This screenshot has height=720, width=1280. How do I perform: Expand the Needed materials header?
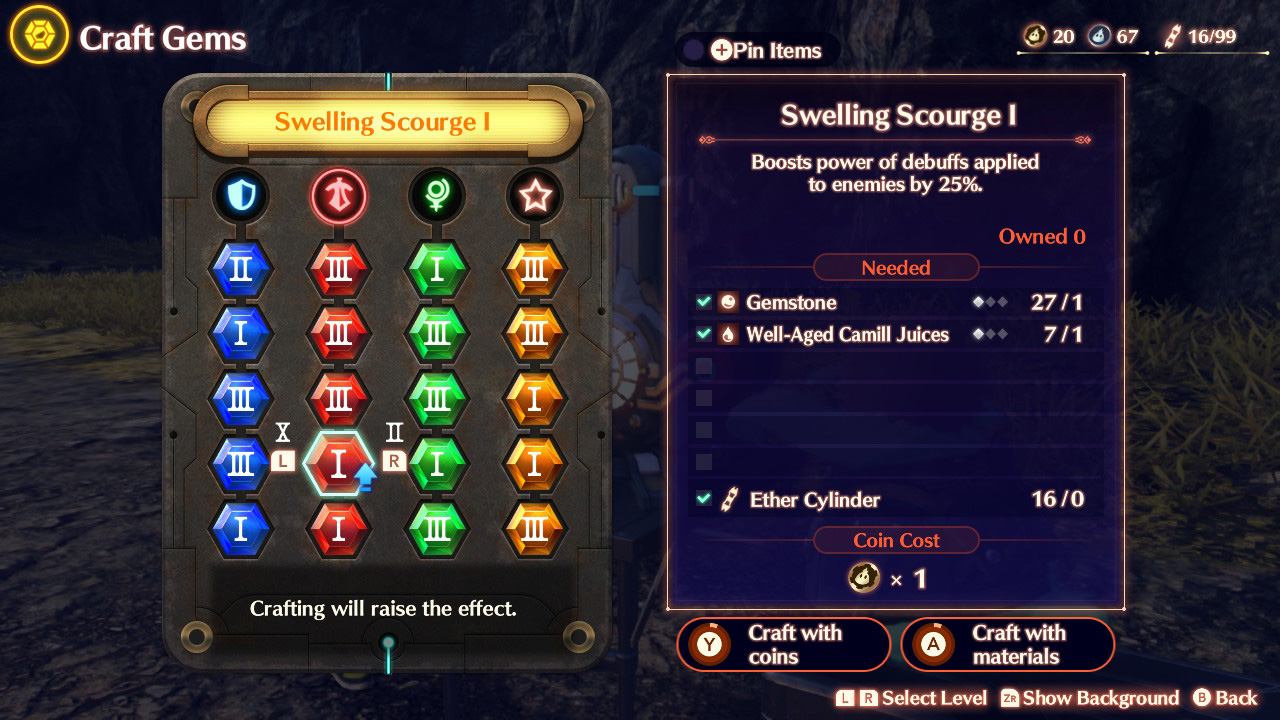pyautogui.click(x=895, y=267)
